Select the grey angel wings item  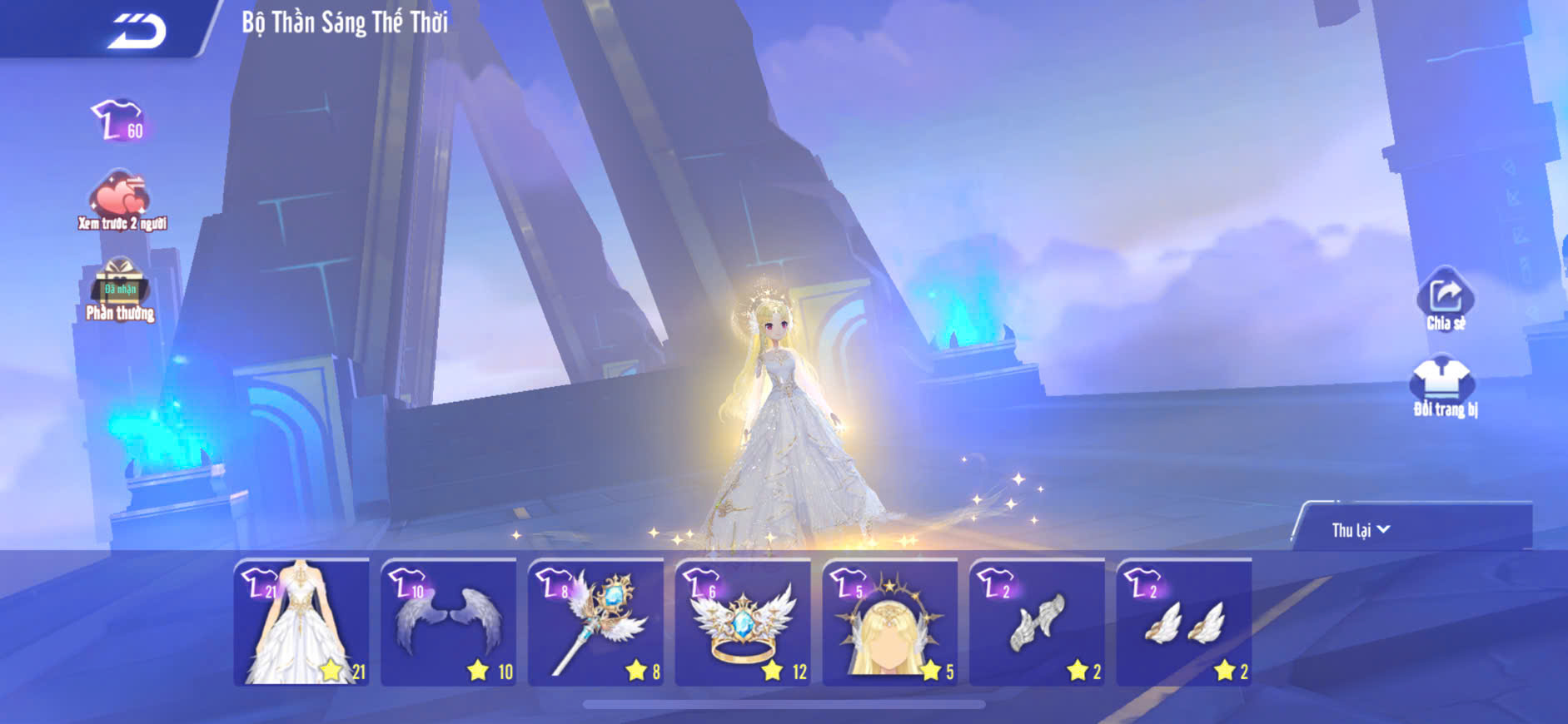[449, 622]
